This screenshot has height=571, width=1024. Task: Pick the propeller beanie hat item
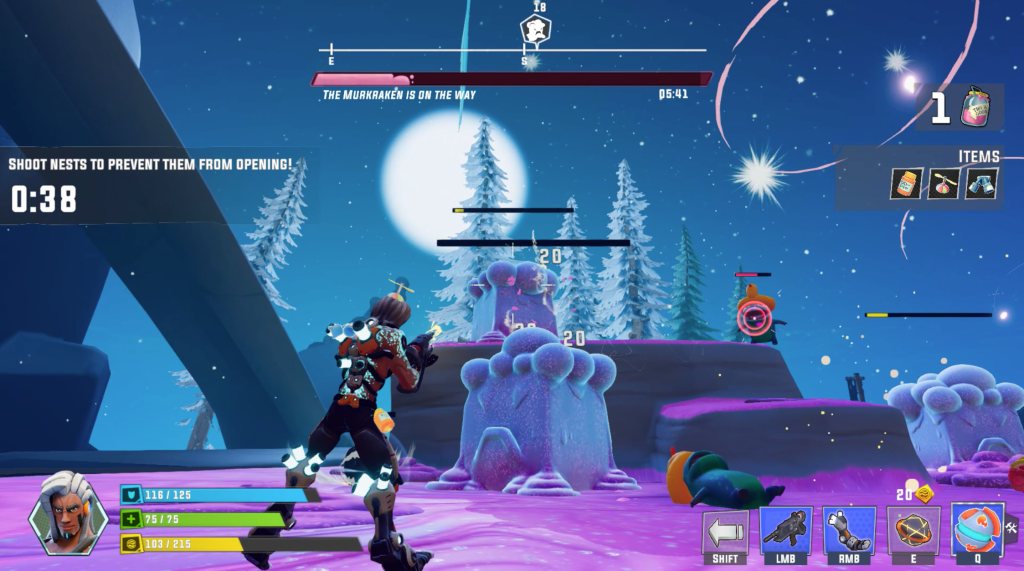click(944, 183)
